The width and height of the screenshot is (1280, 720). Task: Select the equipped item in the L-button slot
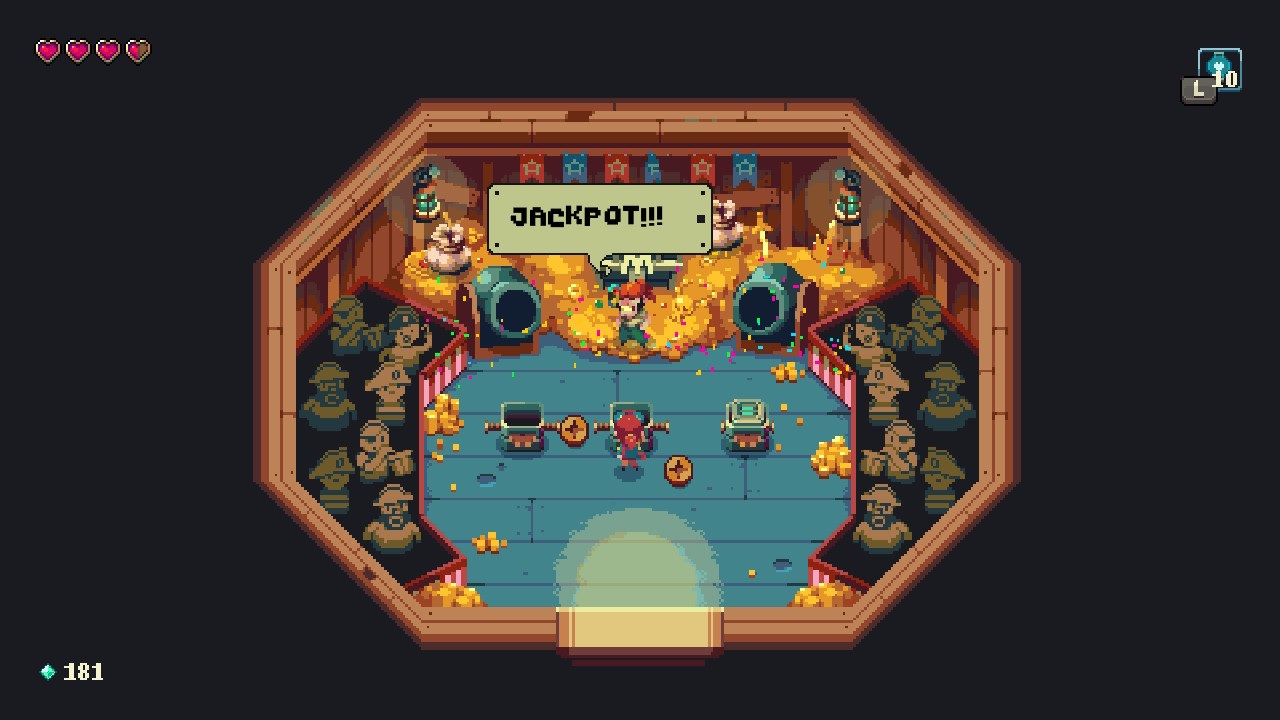click(1218, 70)
